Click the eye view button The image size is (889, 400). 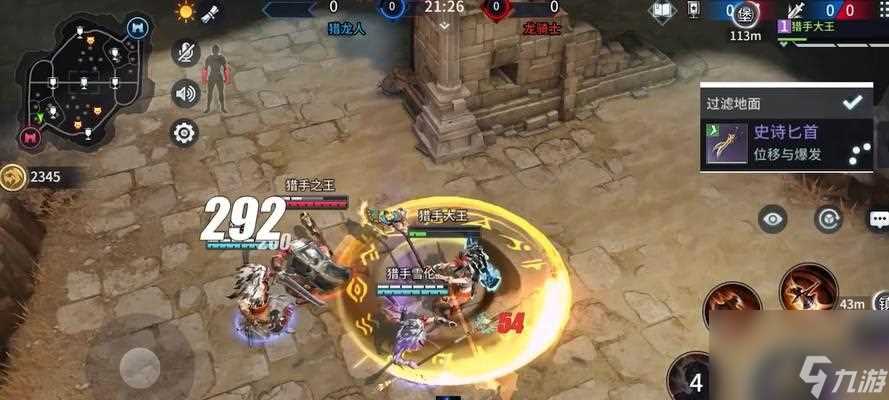pyautogui.click(x=771, y=219)
